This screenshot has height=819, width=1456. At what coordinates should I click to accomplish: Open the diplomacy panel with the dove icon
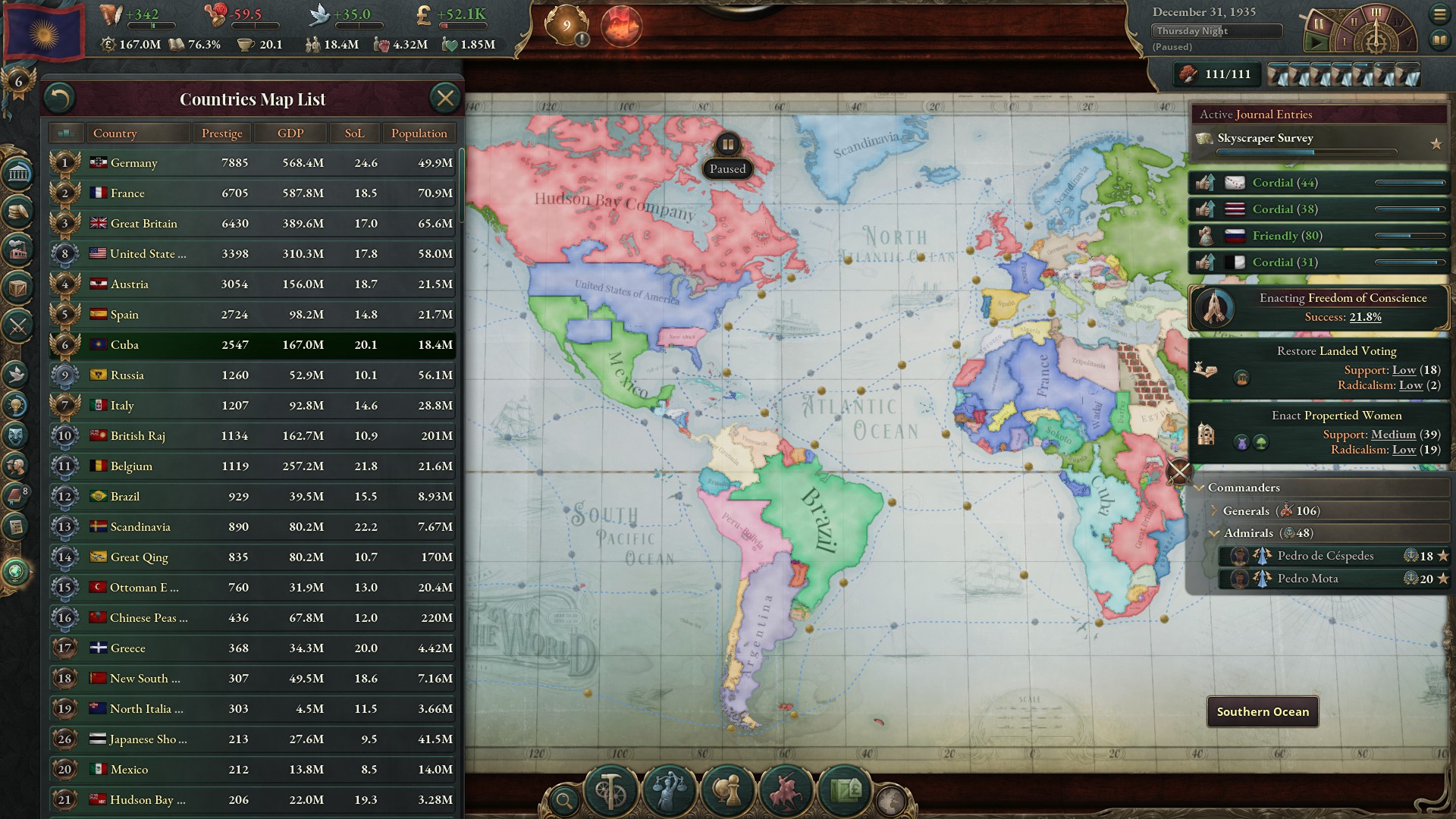17,375
